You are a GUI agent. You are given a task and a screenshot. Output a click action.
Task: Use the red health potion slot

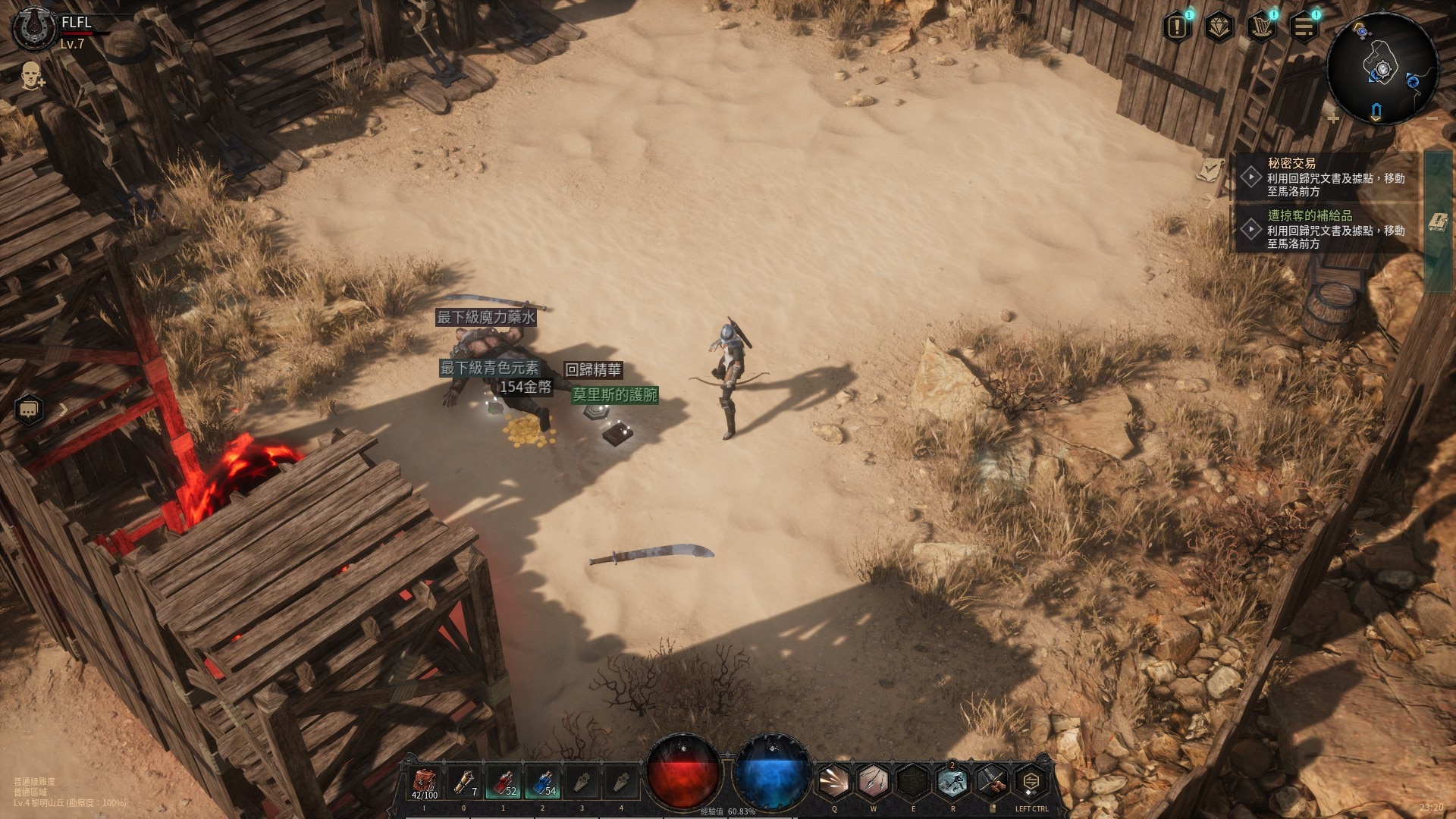click(x=503, y=783)
